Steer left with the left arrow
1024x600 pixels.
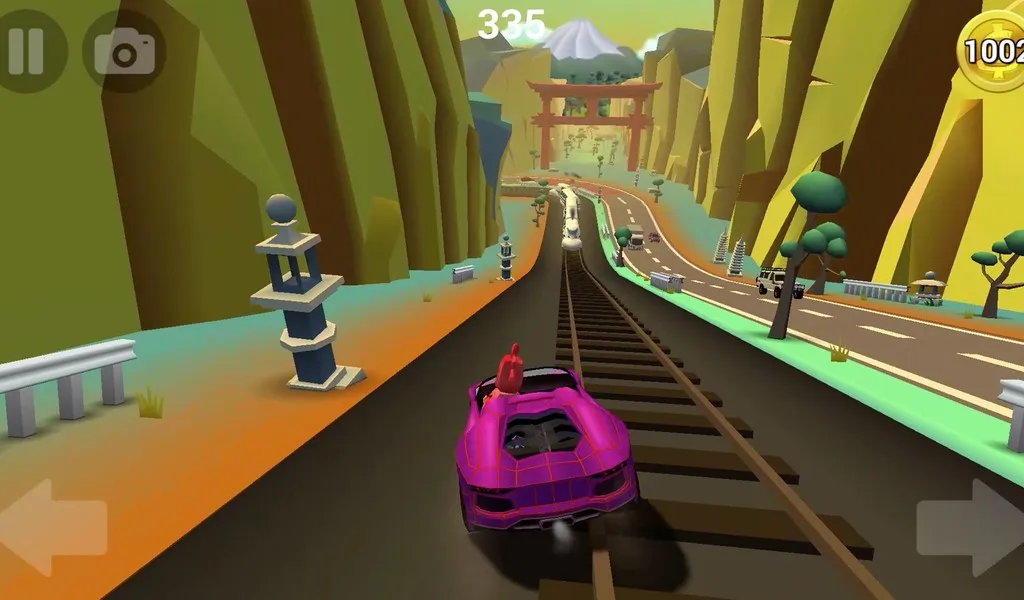pos(55,527)
